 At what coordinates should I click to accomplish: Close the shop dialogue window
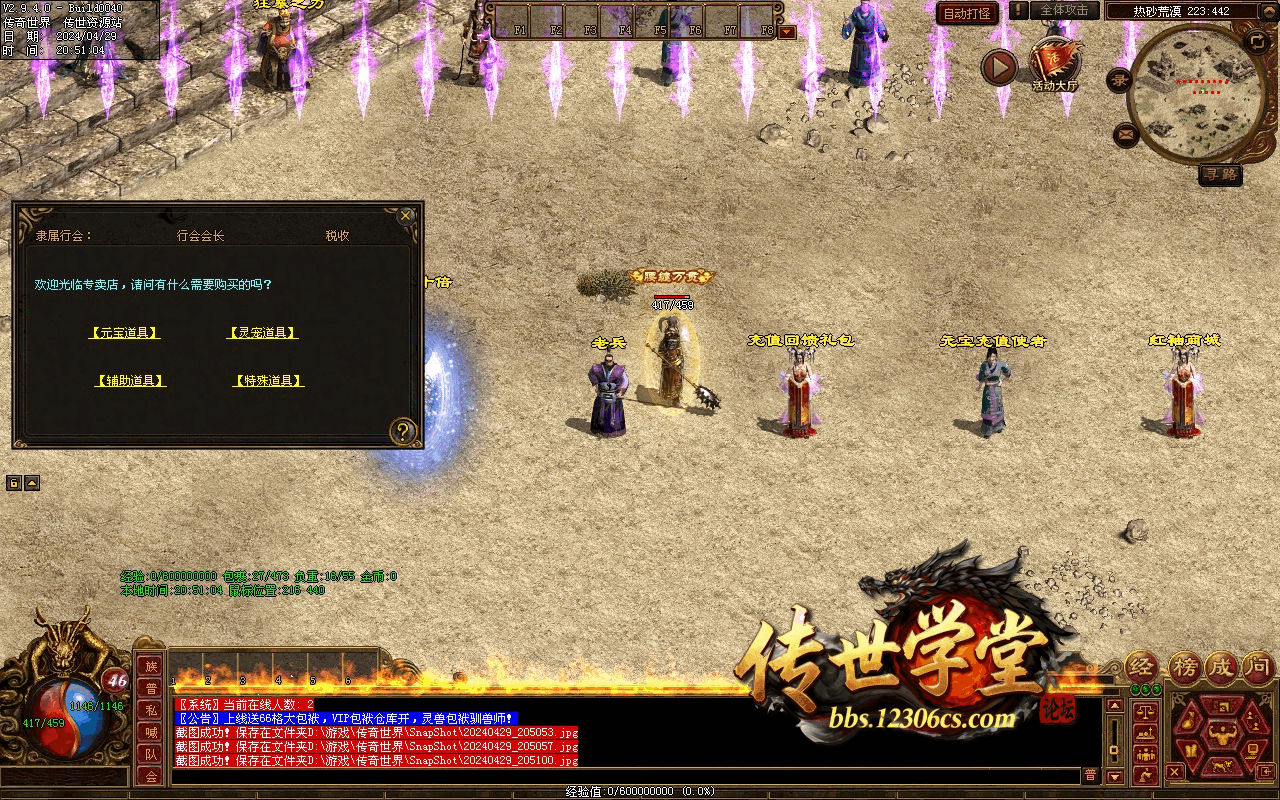[x=405, y=215]
